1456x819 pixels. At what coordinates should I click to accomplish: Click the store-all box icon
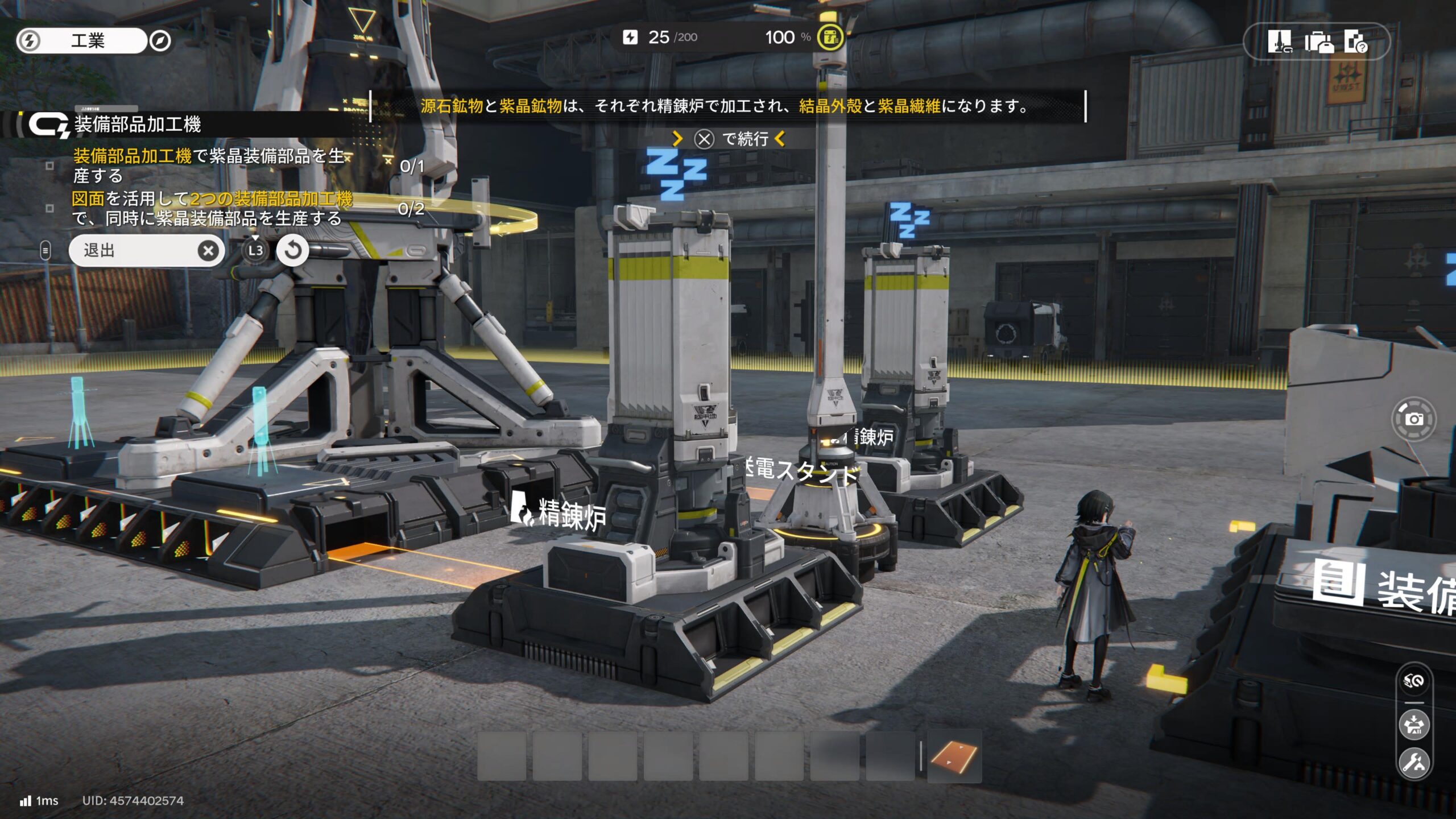pyautogui.click(x=1414, y=725)
